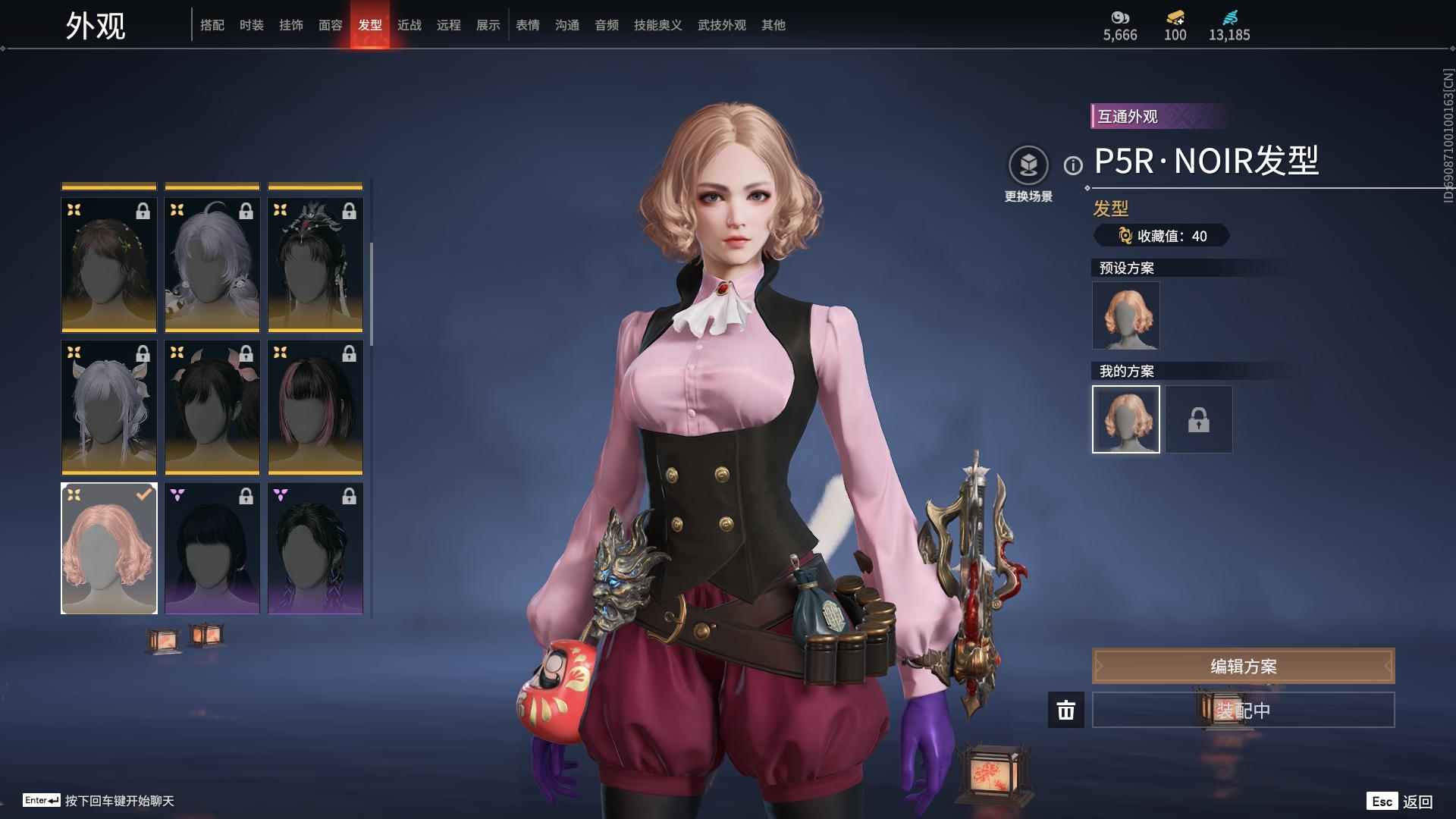Switch to the 远程 tab

(449, 25)
